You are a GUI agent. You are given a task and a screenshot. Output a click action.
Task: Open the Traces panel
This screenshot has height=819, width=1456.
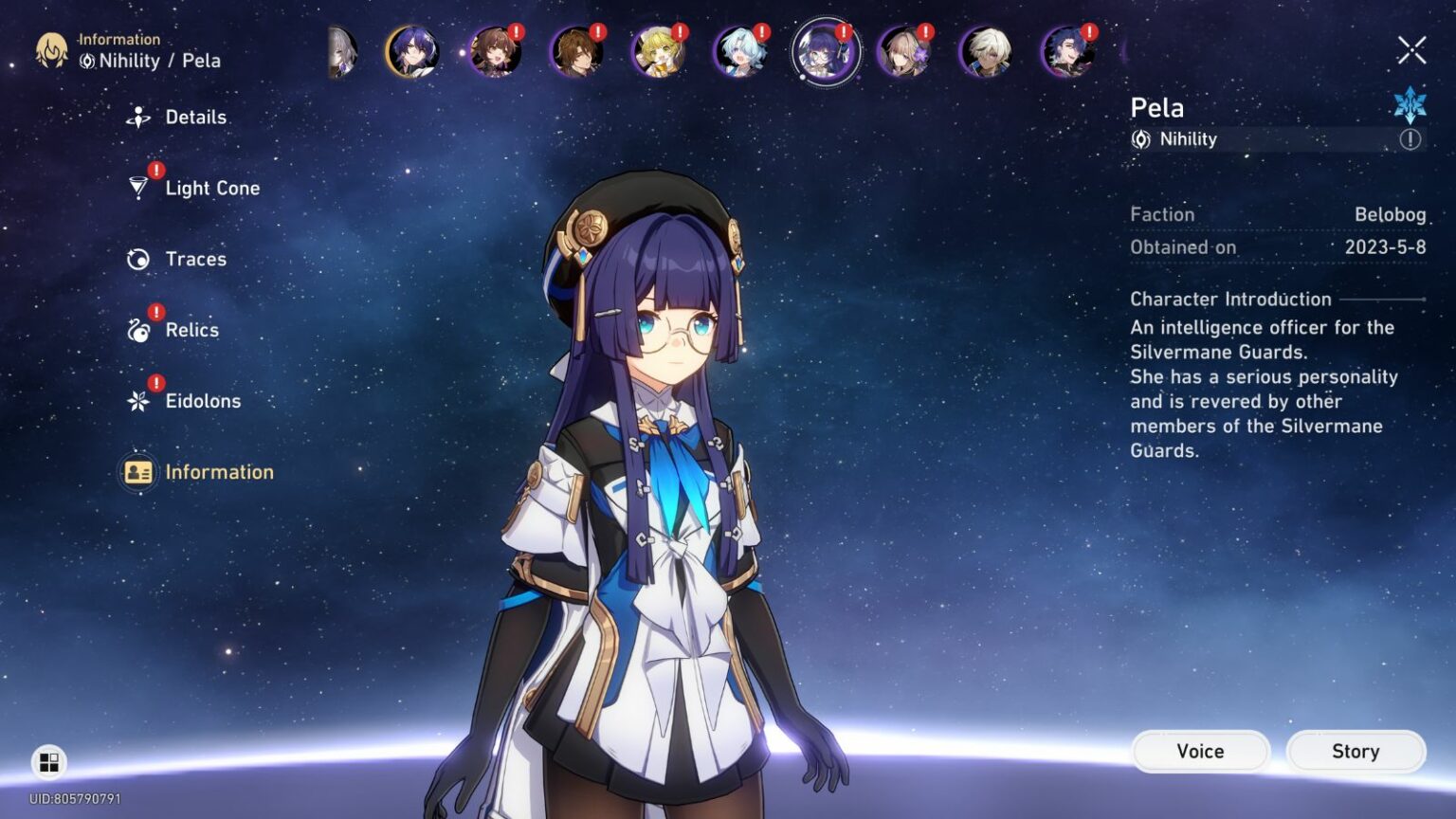138,258
